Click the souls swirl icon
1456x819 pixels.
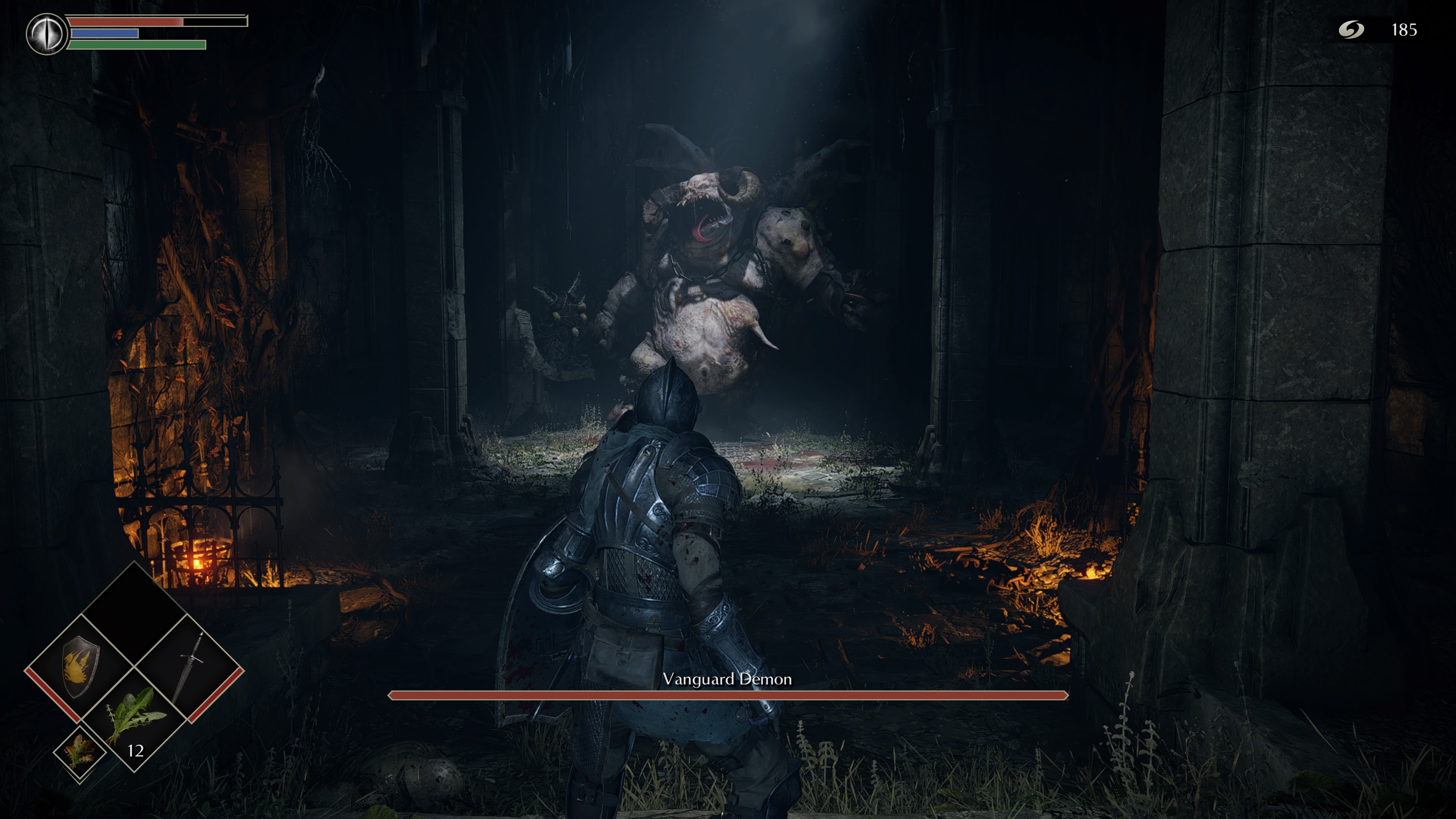click(1351, 30)
